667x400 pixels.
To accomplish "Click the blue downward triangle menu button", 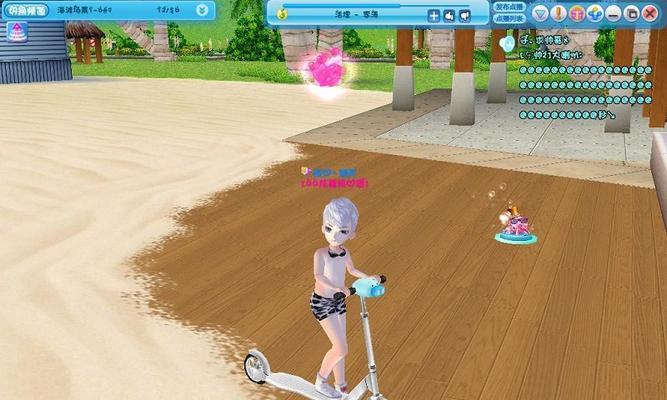I will (x=541, y=14).
